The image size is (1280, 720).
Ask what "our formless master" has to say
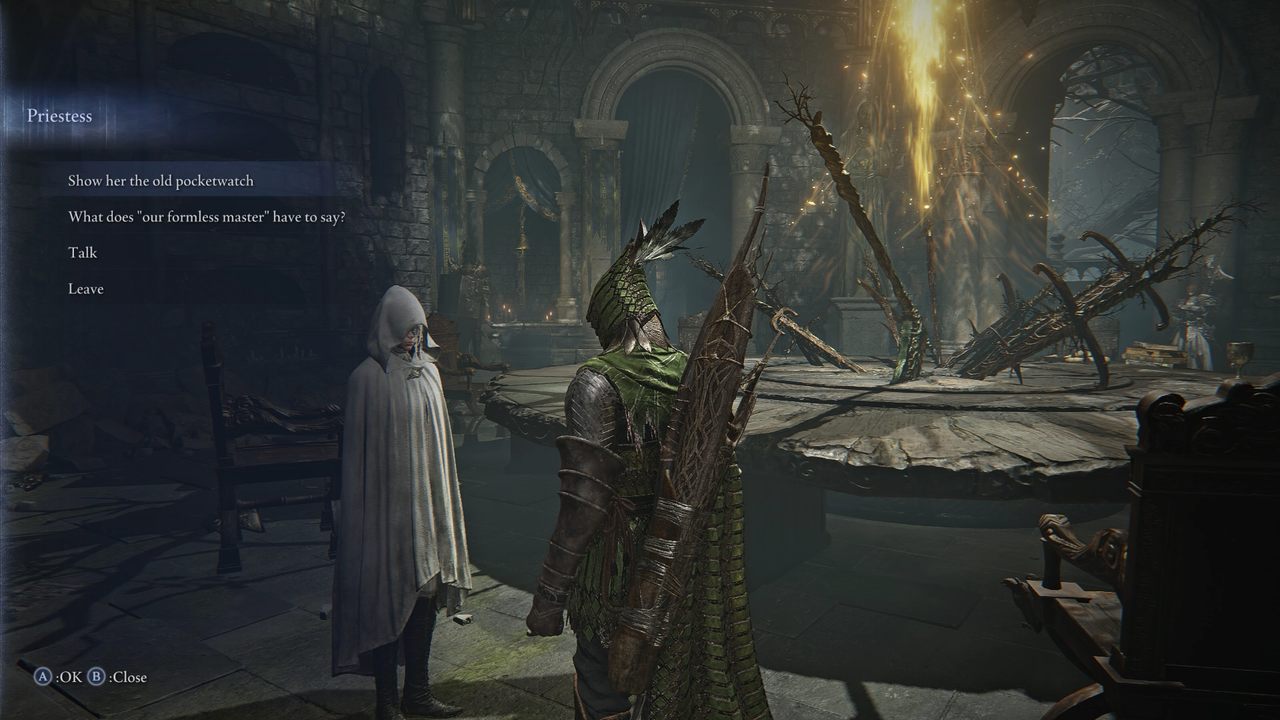pyautogui.click(x=206, y=217)
